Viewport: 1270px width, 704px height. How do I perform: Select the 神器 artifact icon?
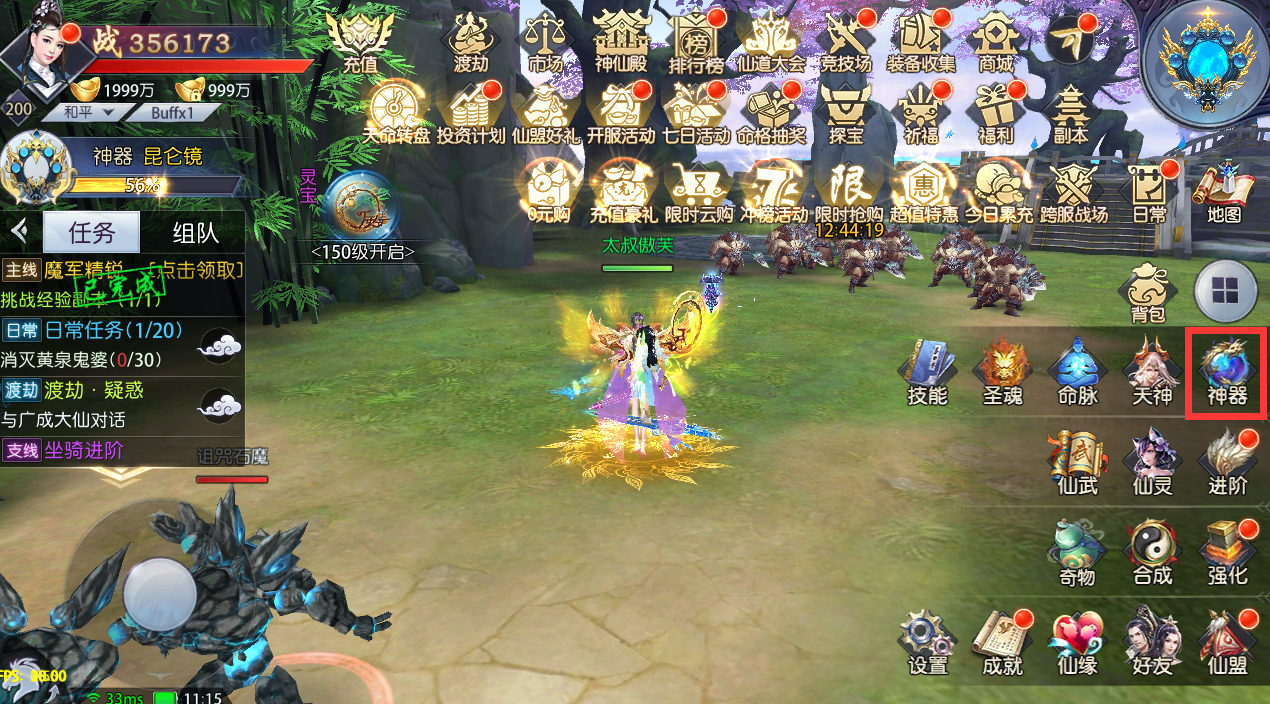pos(1226,372)
